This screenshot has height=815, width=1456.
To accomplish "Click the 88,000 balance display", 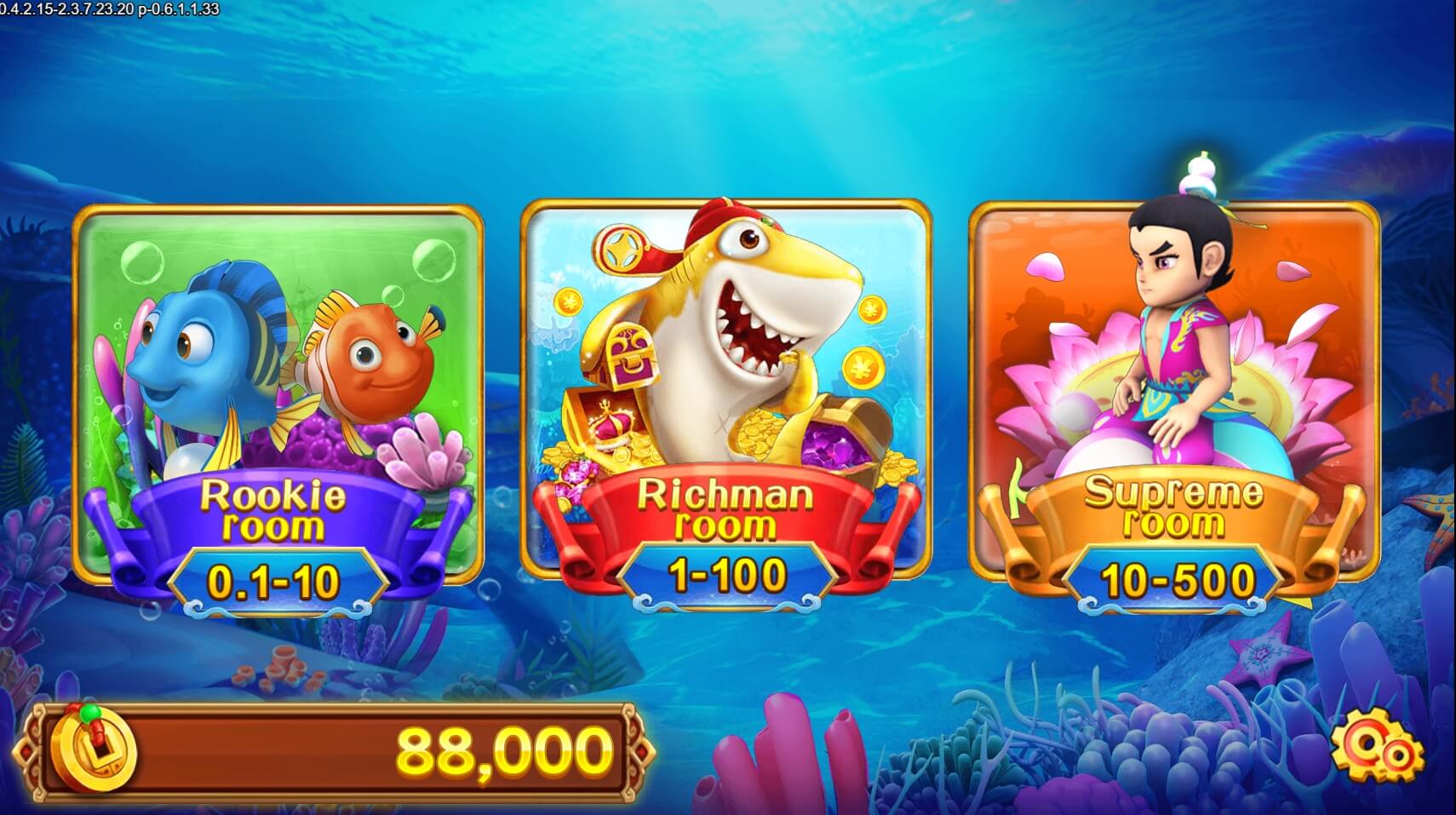I will (x=502, y=749).
